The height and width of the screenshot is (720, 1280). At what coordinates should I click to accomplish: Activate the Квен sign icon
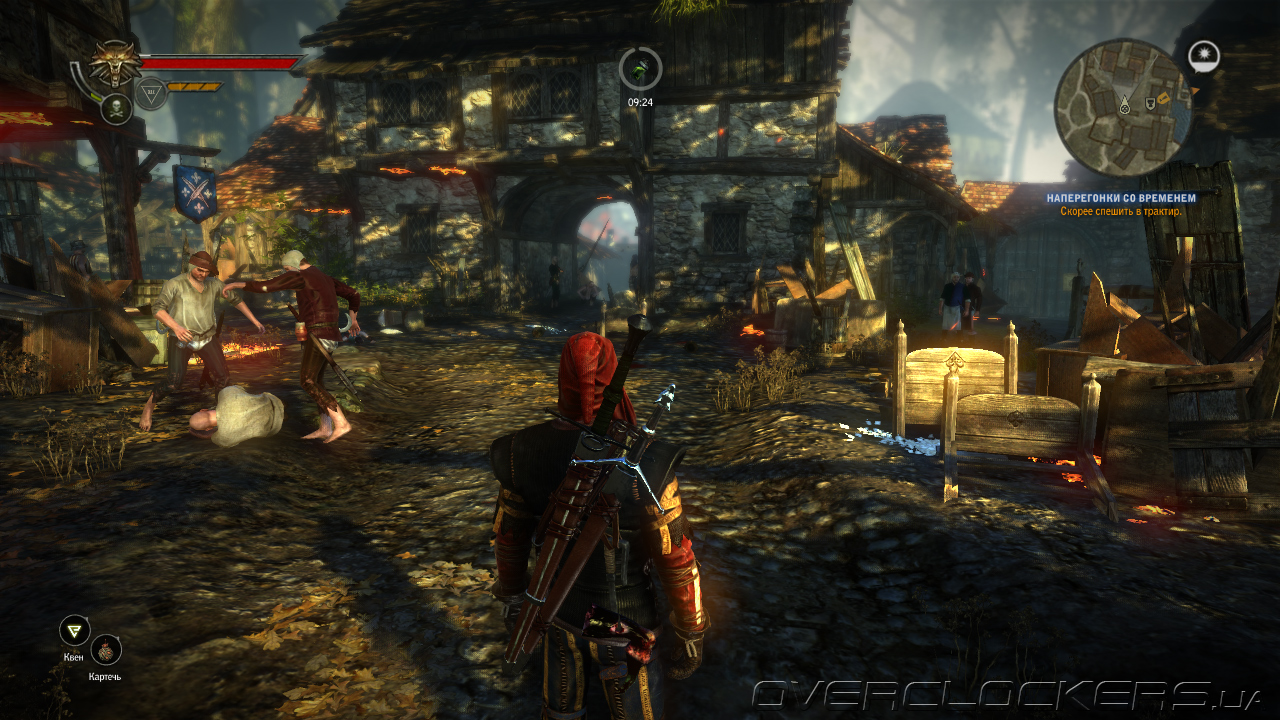tap(74, 630)
